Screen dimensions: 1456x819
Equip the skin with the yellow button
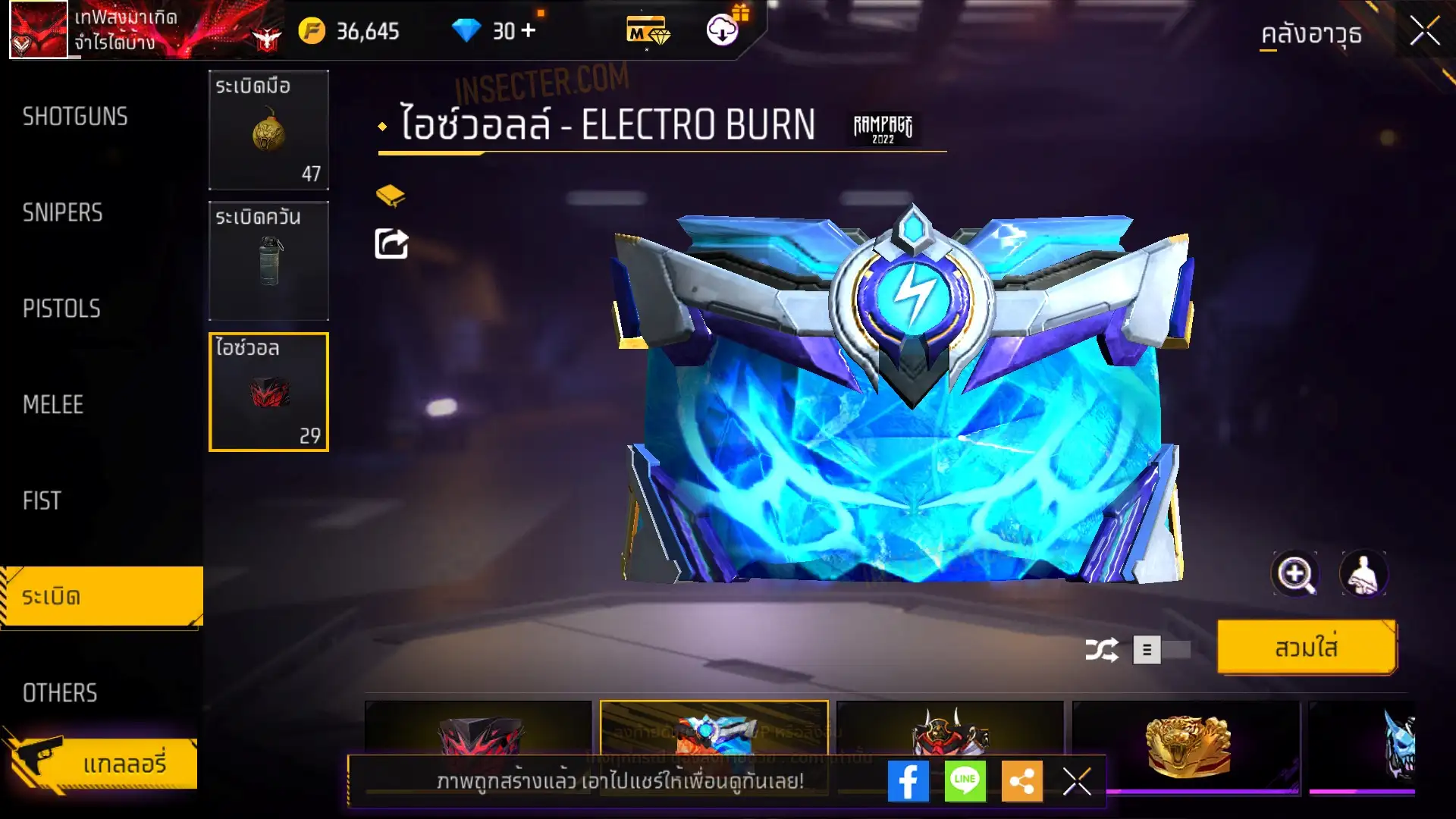pos(1306,648)
